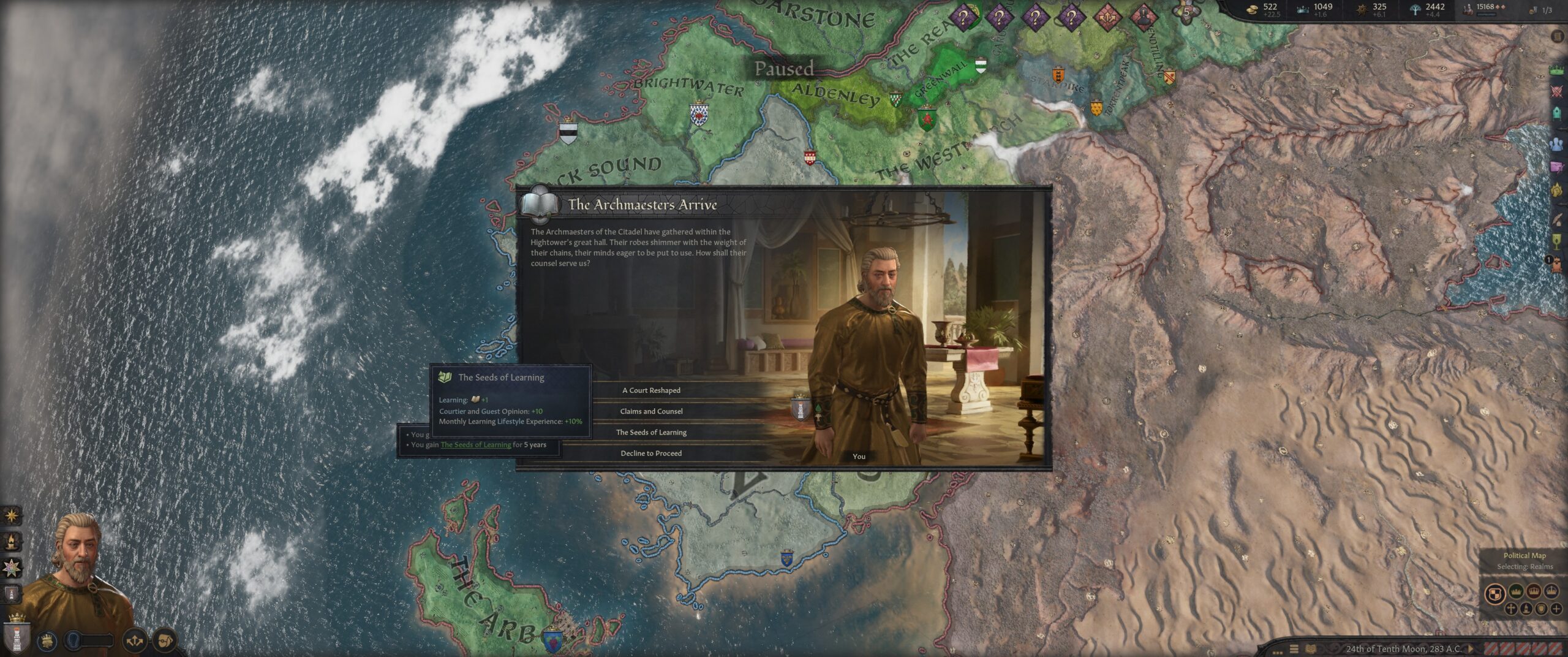Select the Realms map mode button
Viewport: 1568px width, 657px height.
coord(1495,593)
